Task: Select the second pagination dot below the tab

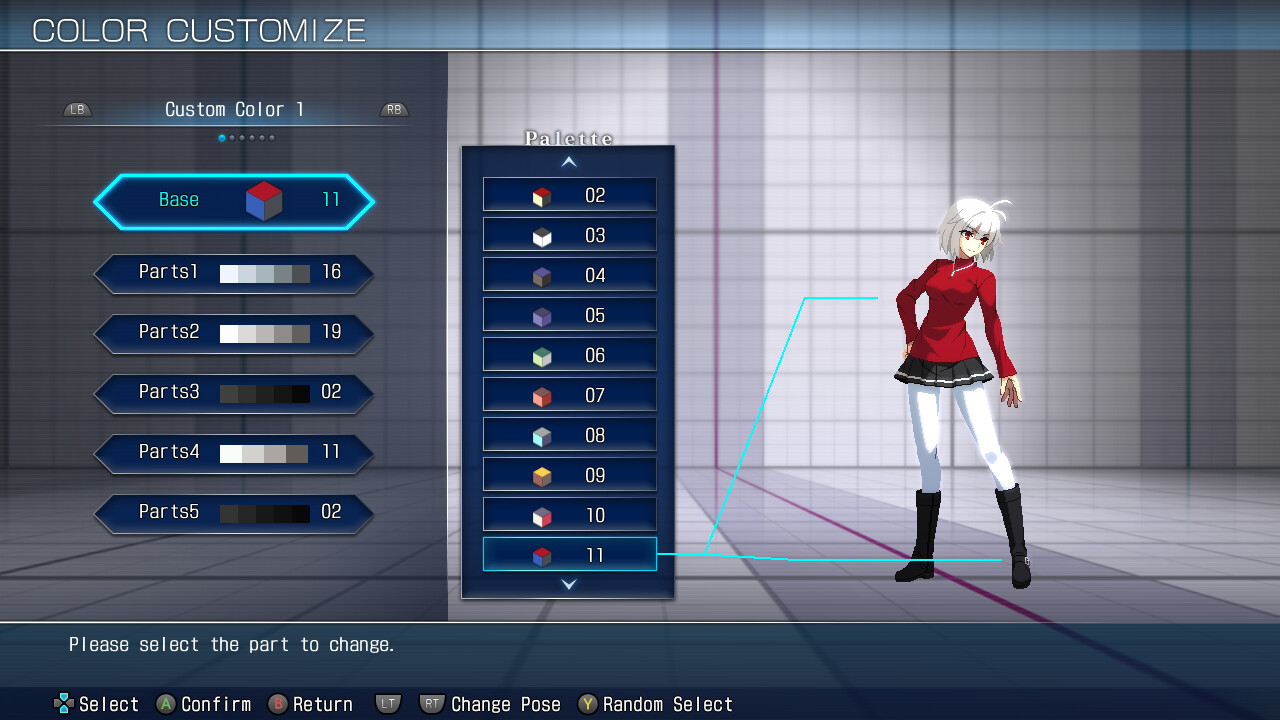Action: (232, 138)
